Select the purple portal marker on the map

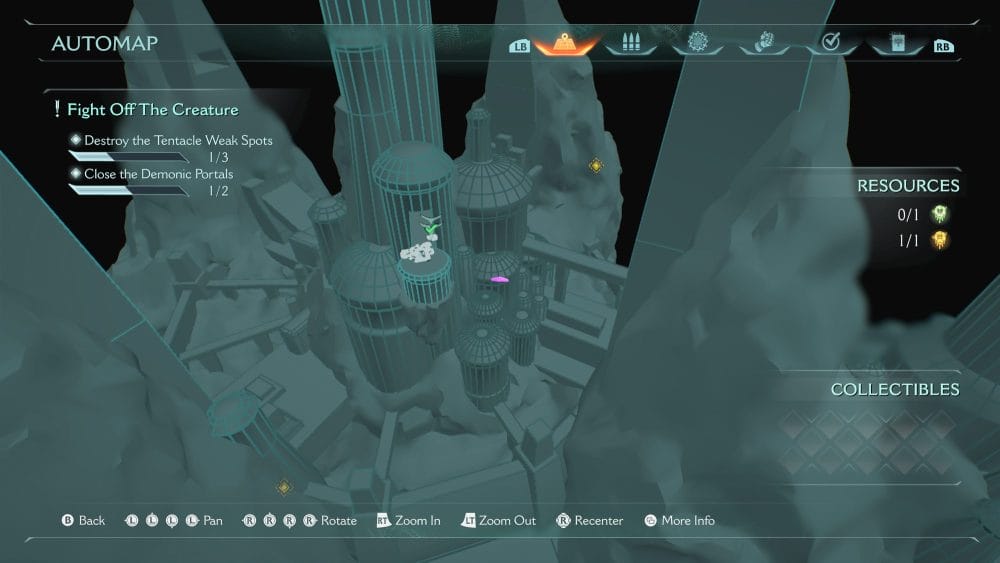(500, 280)
